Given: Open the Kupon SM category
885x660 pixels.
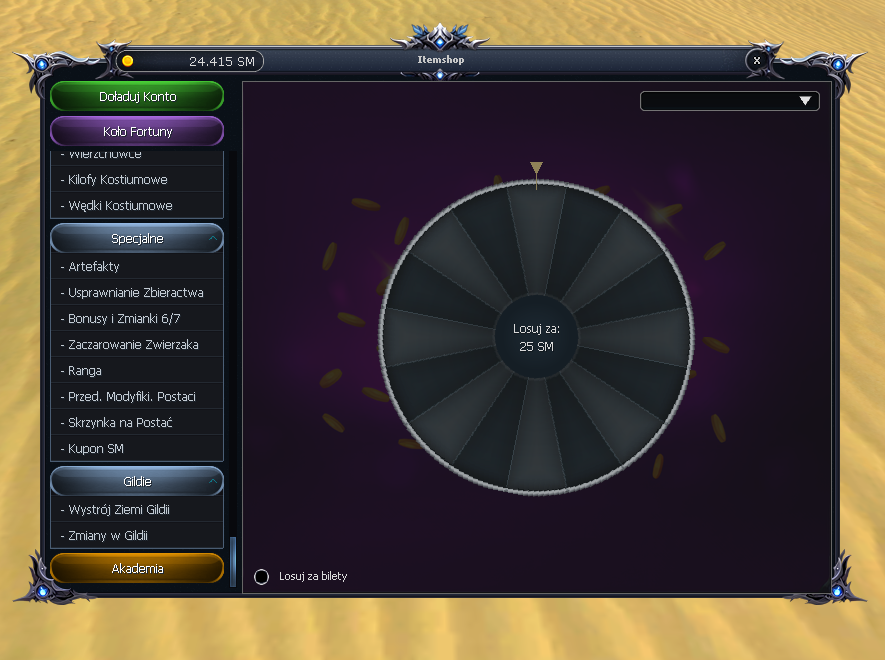Looking at the screenshot, I should pos(96,449).
